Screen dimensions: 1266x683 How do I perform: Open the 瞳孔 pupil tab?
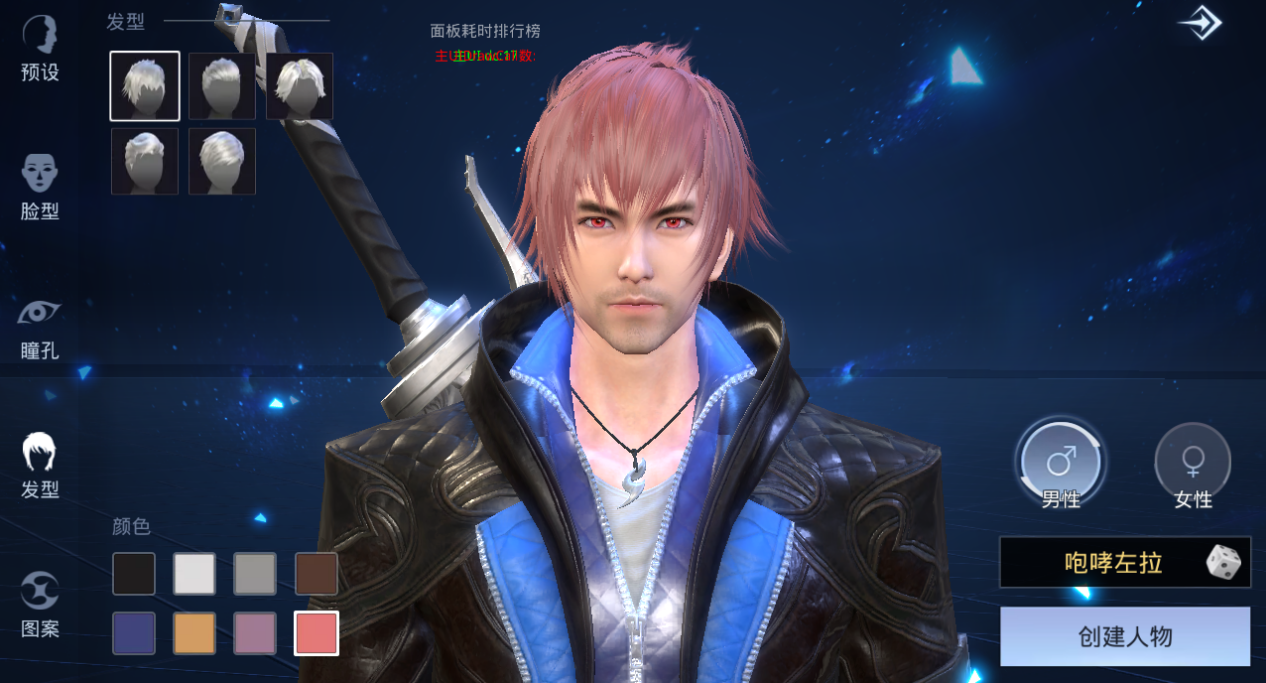tap(40, 326)
